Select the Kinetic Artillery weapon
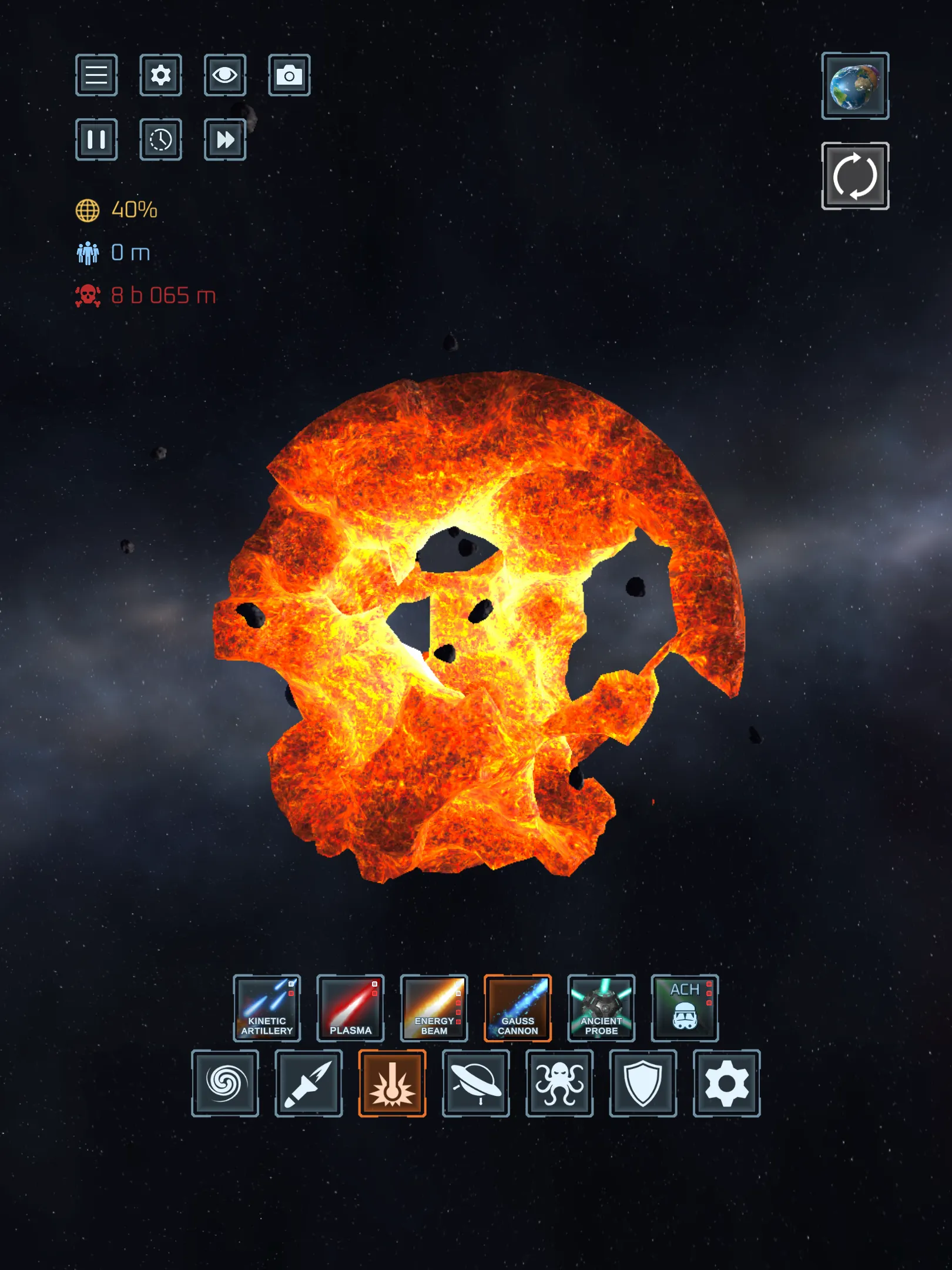952x1270 pixels. 267,1008
